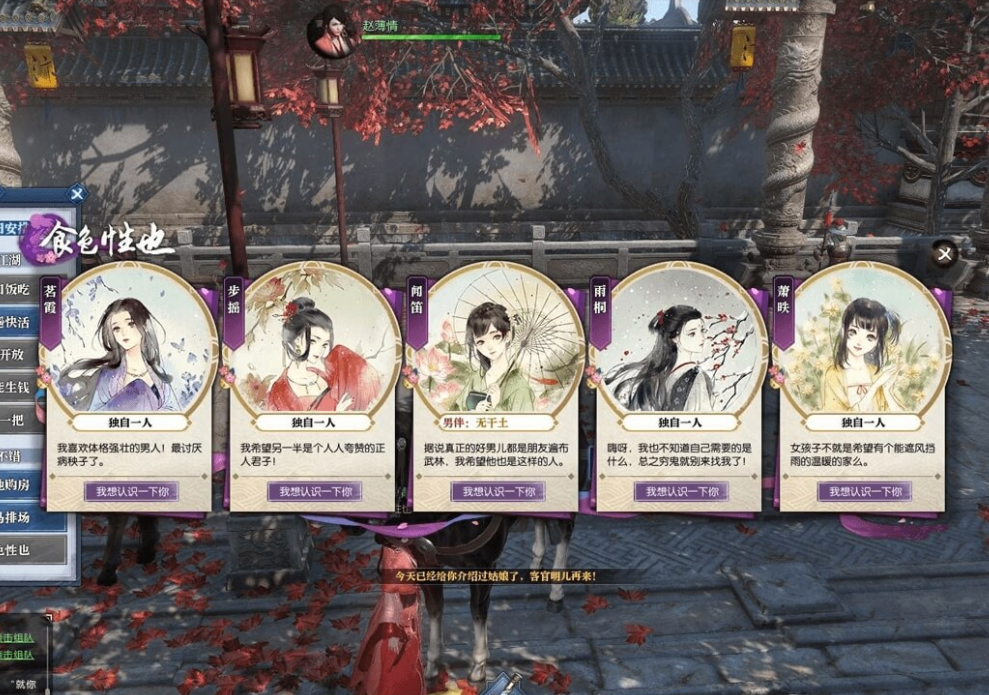Select the 排场 entry in the side menu
Screen dimensions: 989x695
pos(25,518)
